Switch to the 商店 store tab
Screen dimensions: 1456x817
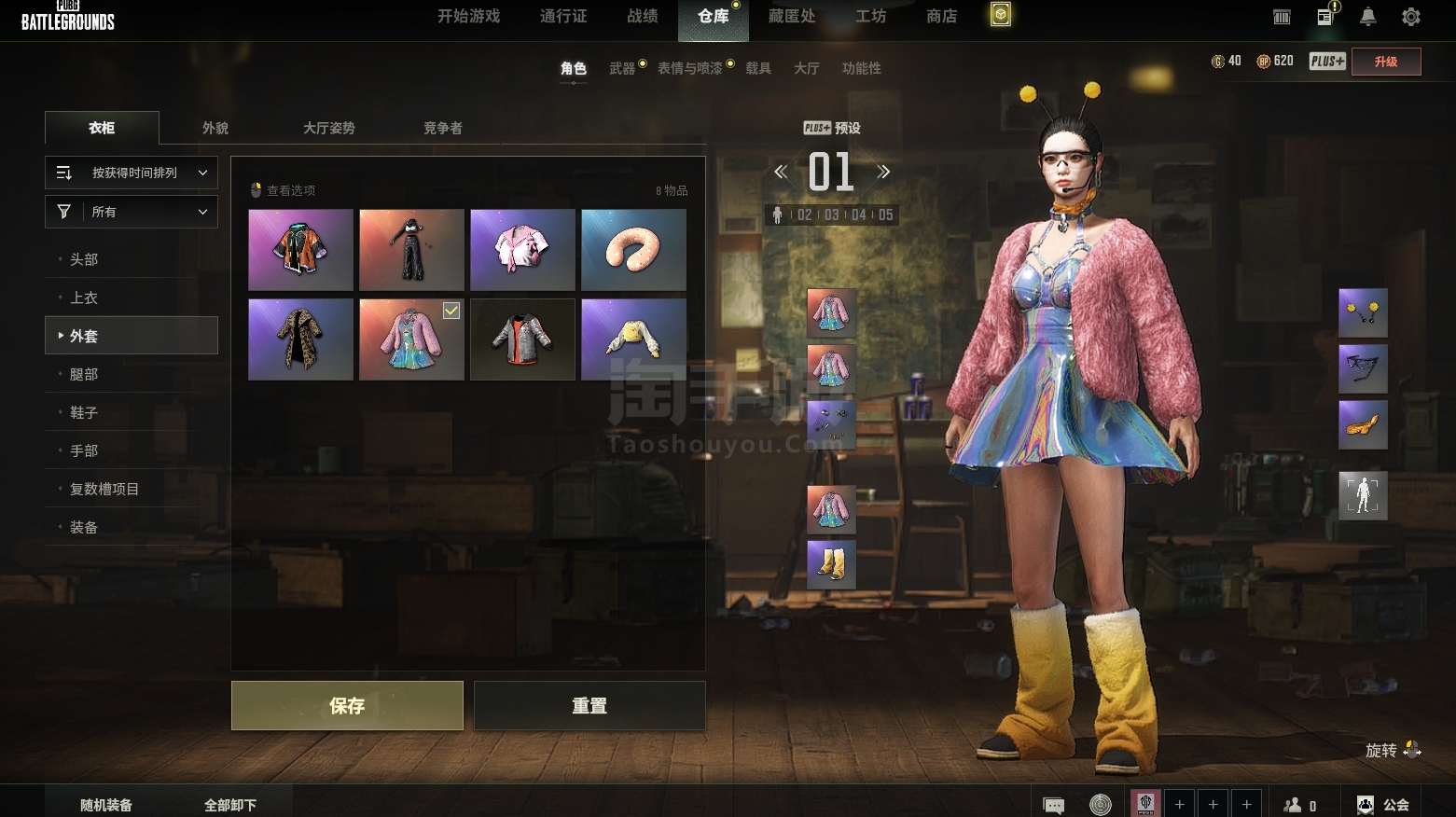(941, 17)
